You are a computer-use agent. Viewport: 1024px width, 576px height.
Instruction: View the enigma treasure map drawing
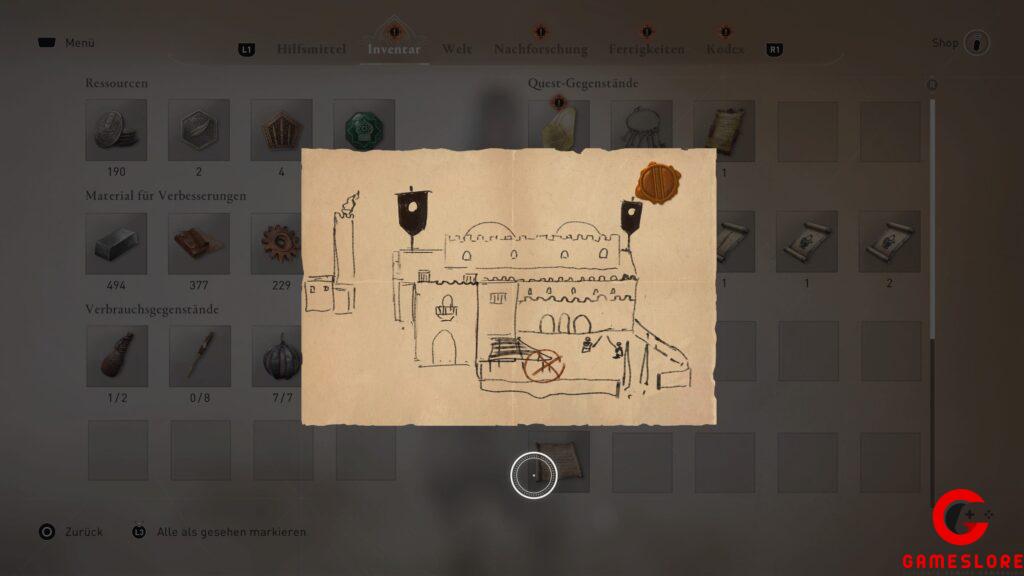[510, 286]
